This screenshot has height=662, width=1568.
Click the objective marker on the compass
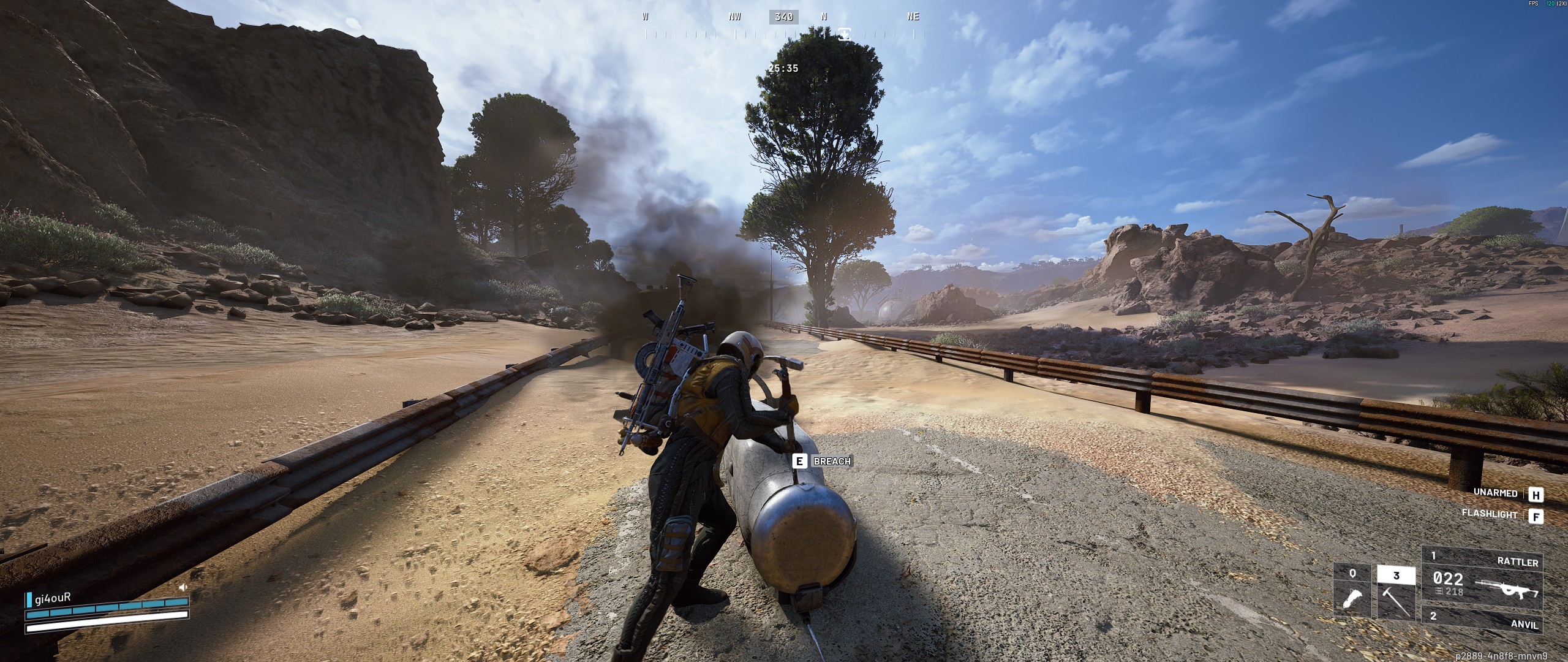click(x=845, y=34)
